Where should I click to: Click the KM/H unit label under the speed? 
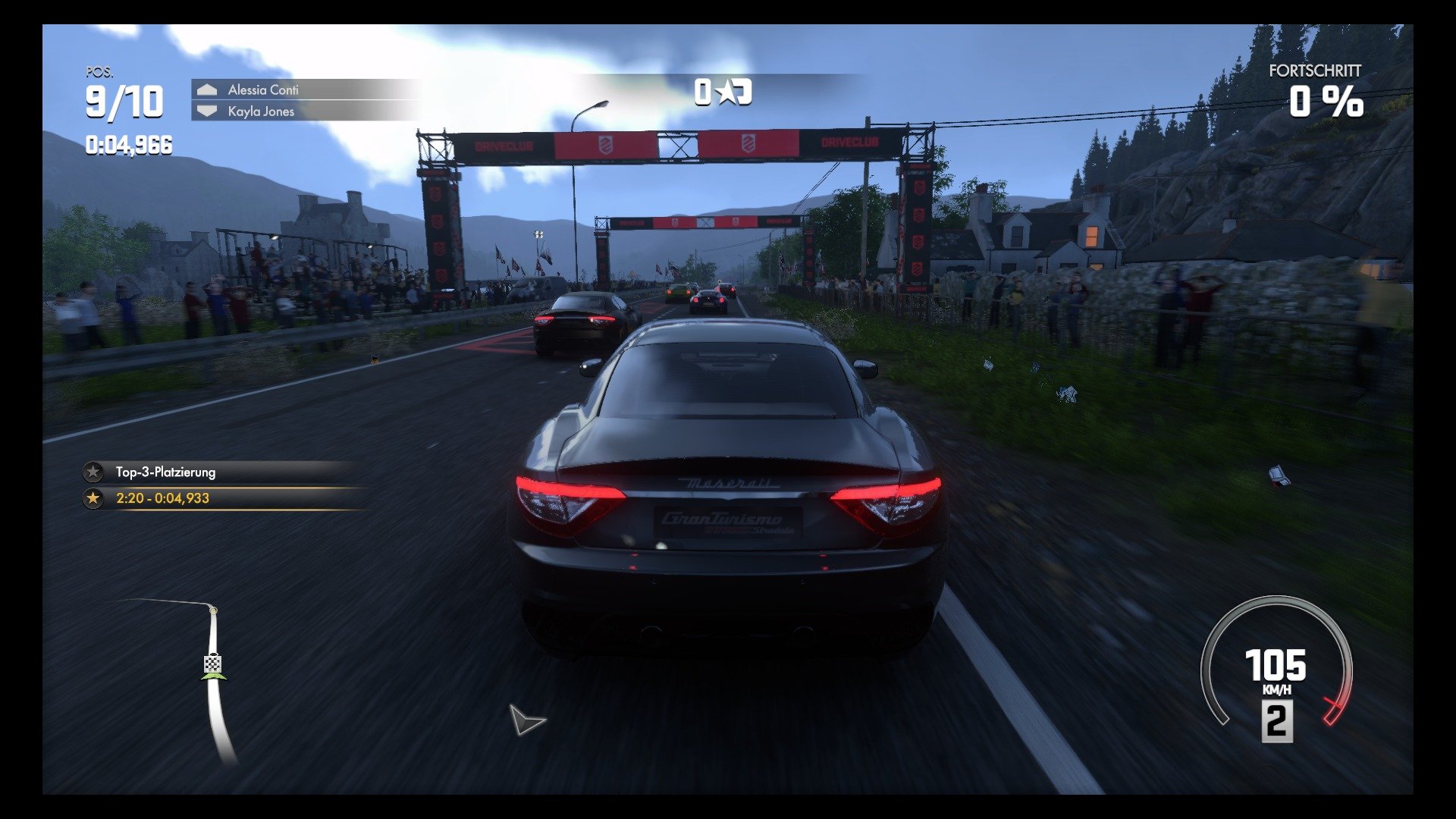click(1277, 691)
